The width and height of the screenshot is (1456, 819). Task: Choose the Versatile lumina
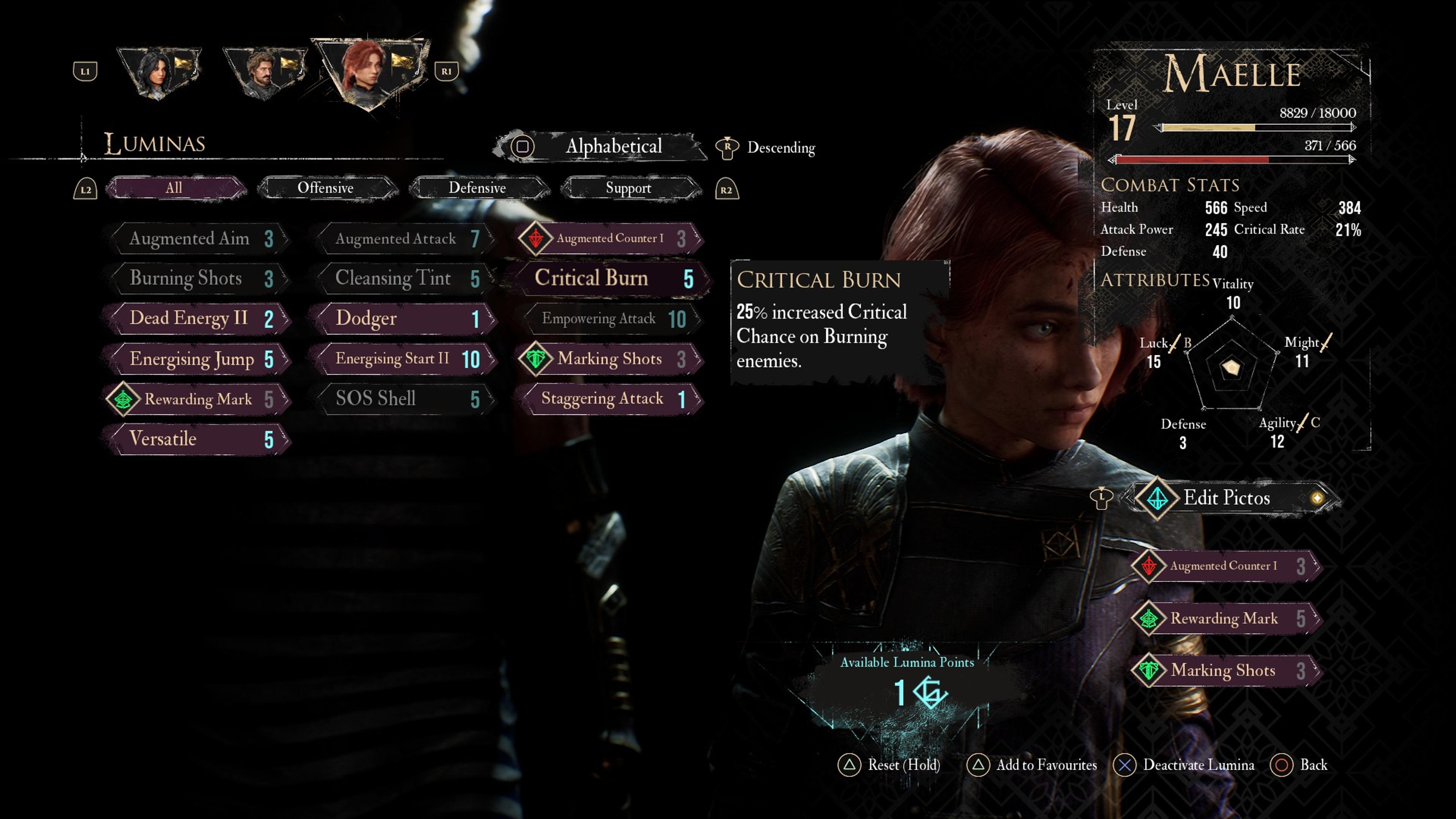(198, 439)
